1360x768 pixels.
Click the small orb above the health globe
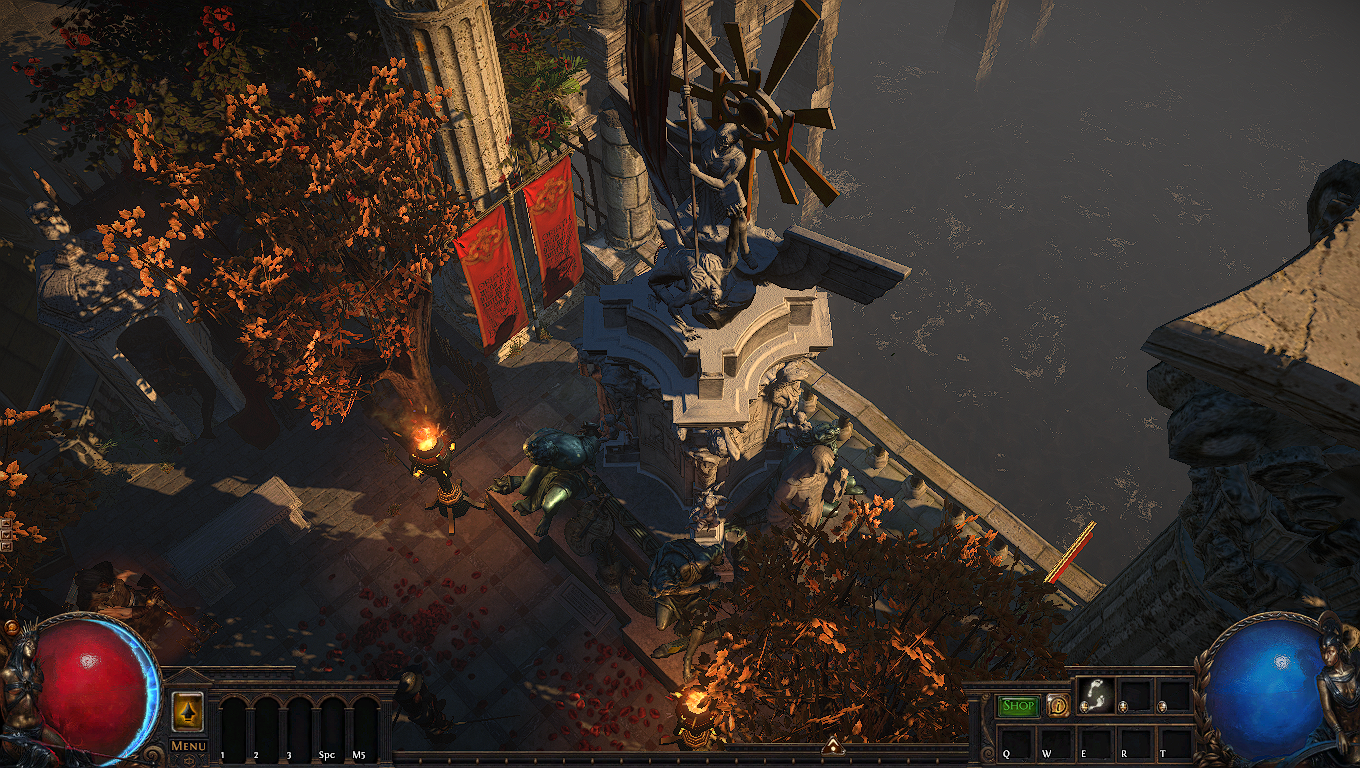12,628
